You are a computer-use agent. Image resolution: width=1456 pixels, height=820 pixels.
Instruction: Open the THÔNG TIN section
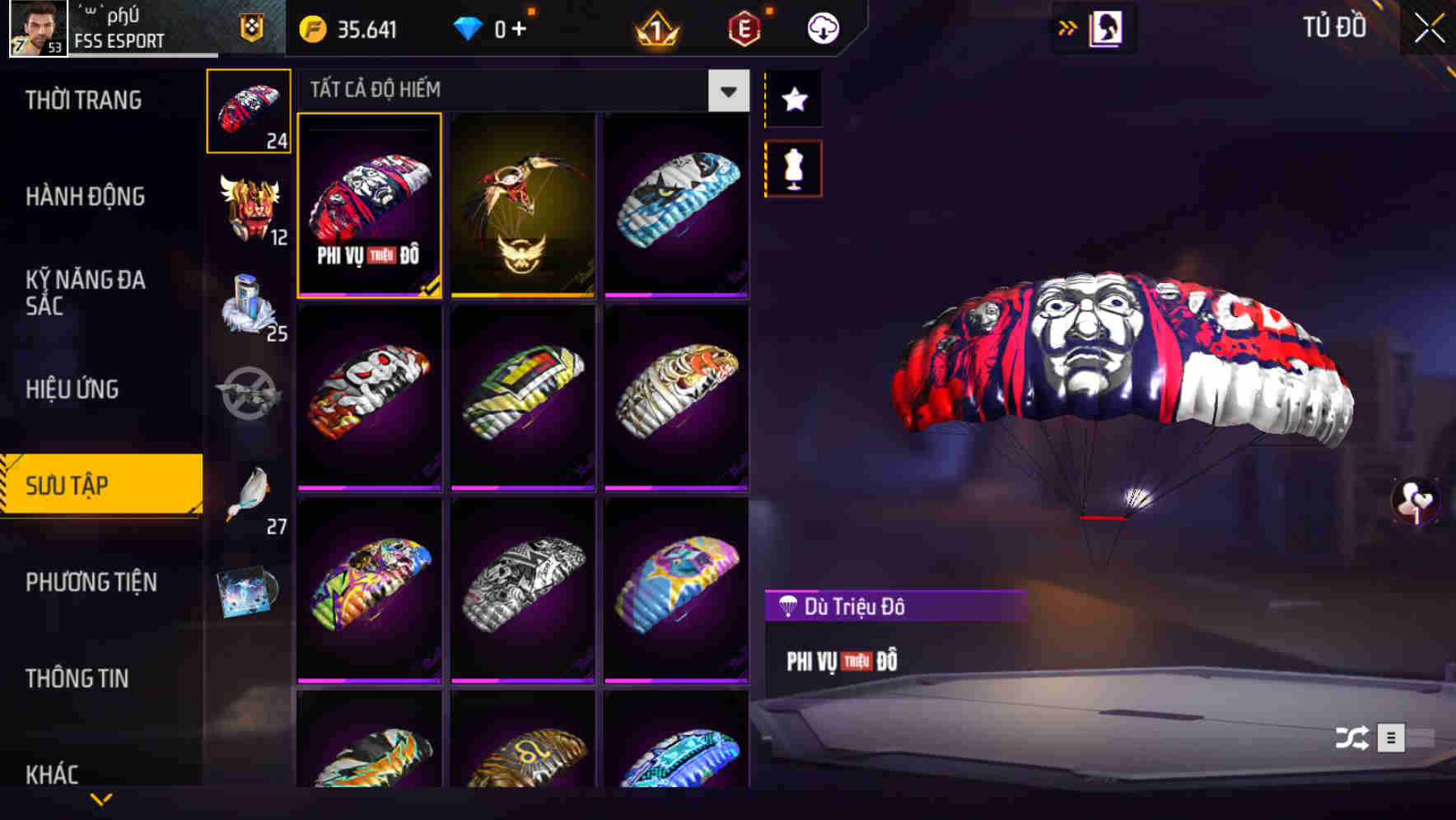pyautogui.click(x=78, y=678)
